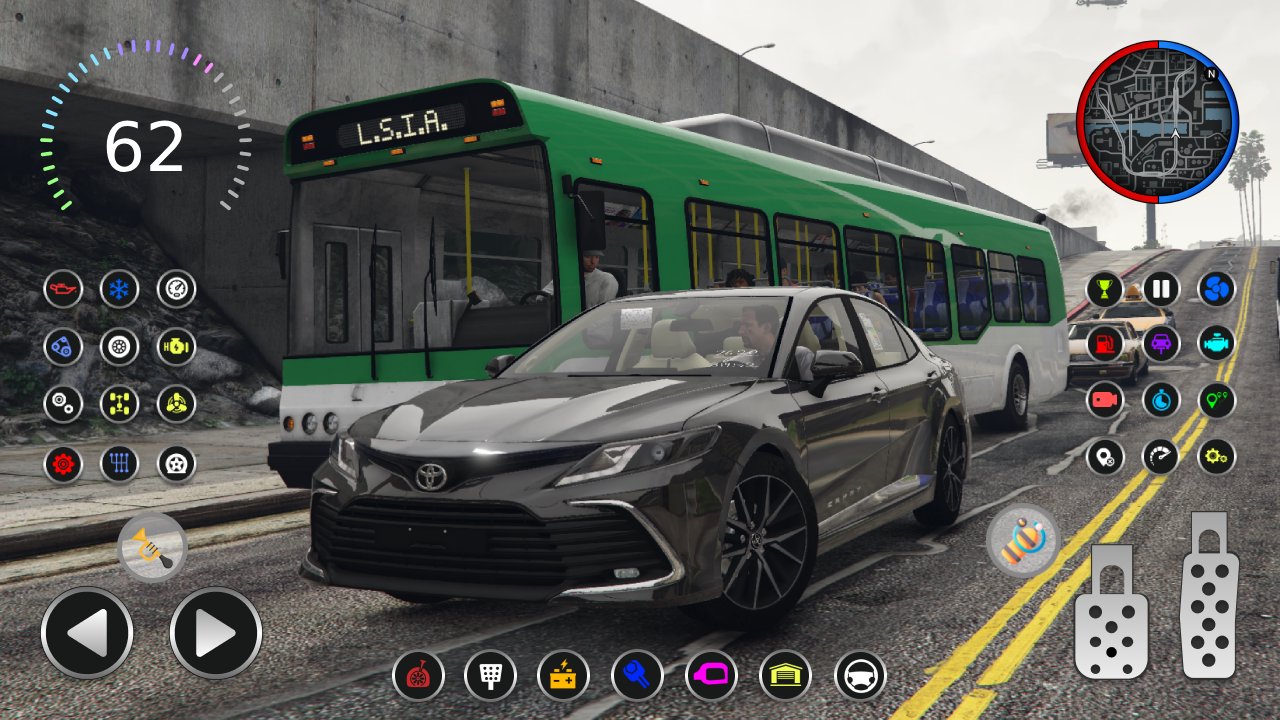
Task: Open the yellow garage icon
Action: click(785, 675)
